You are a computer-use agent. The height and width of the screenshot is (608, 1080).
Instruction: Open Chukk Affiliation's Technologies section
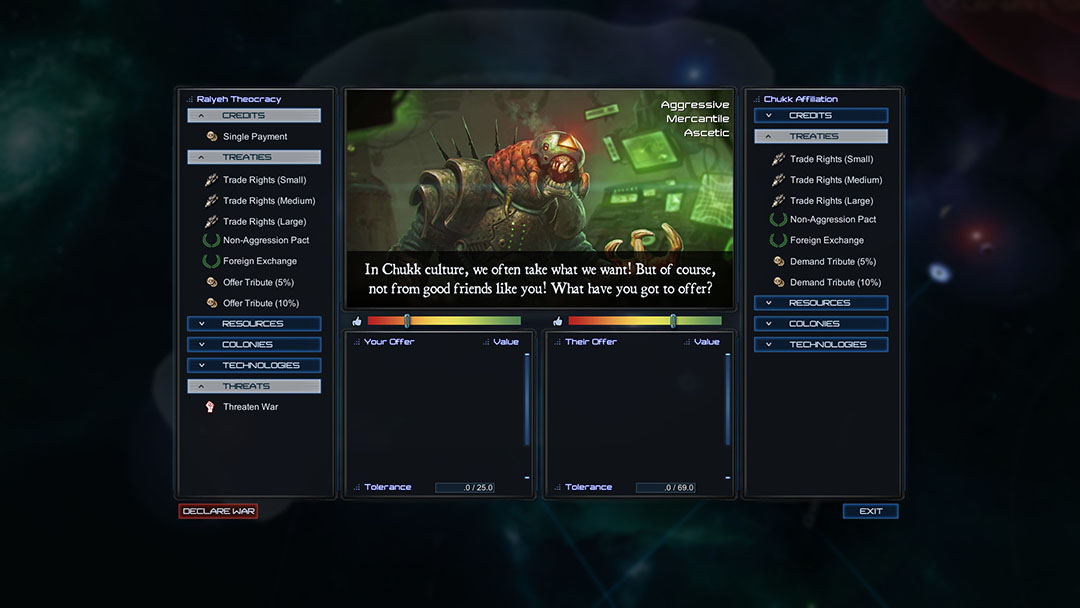(821, 344)
